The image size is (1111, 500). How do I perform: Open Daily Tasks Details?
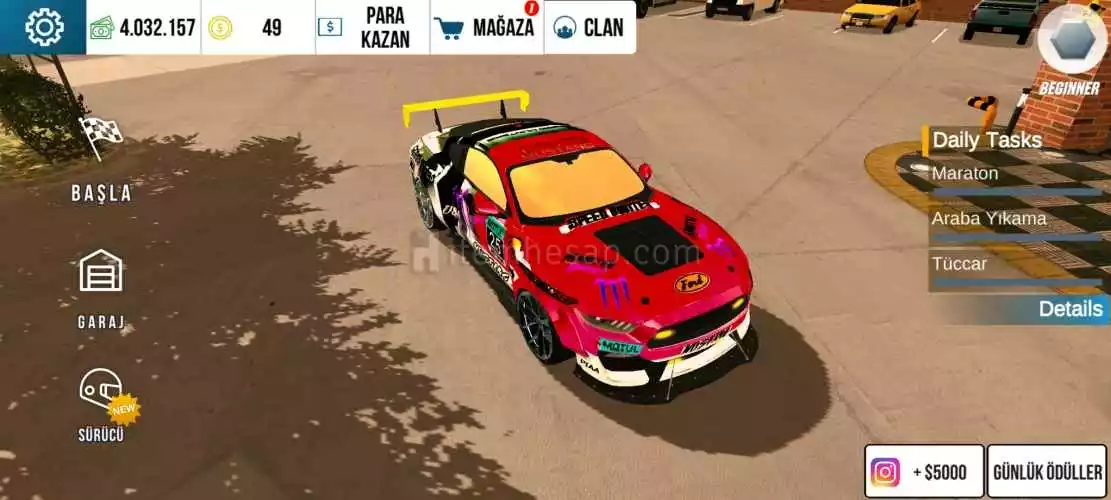pyautogui.click(x=1069, y=309)
